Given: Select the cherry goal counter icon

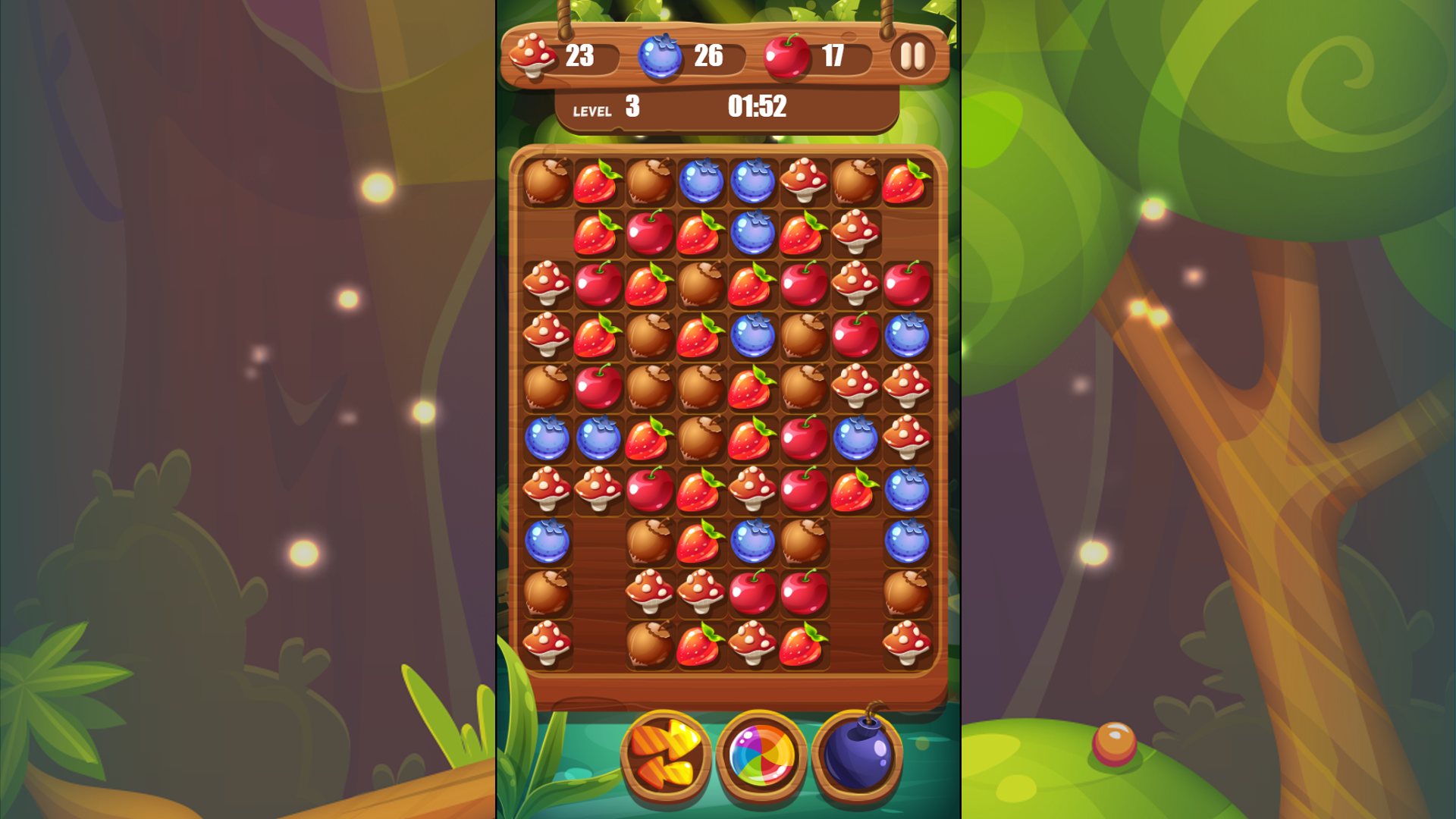Looking at the screenshot, I should (787, 55).
